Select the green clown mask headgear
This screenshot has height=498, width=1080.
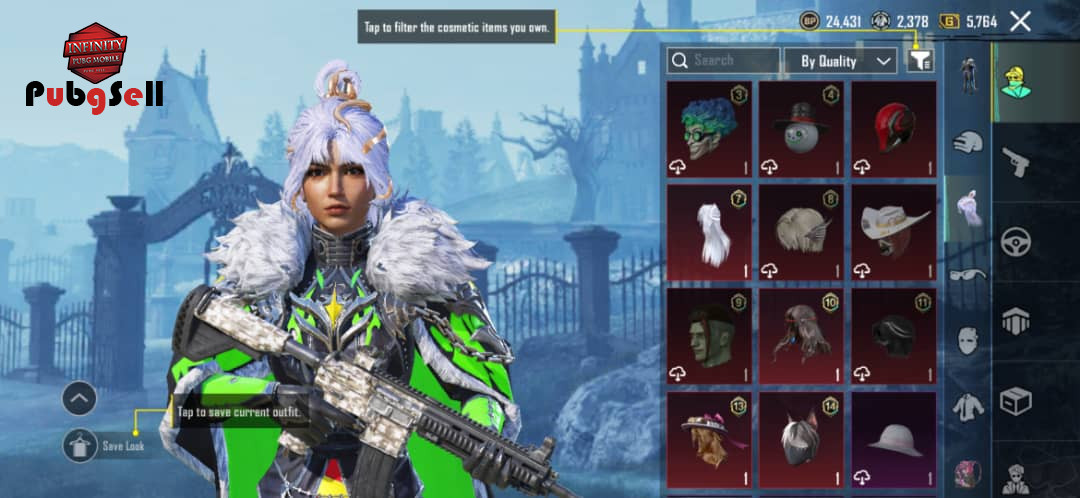click(708, 129)
